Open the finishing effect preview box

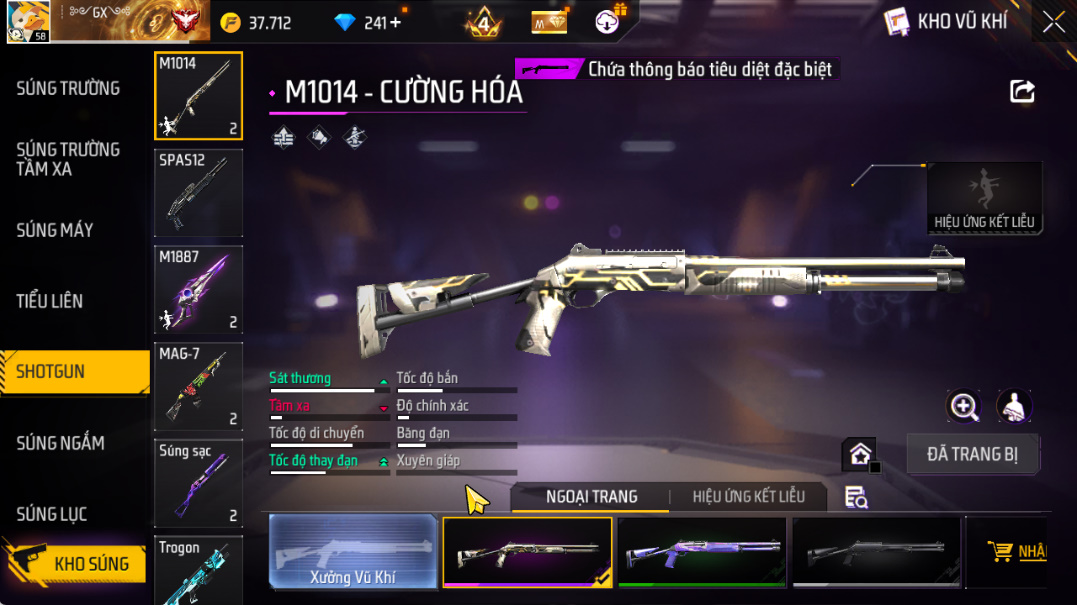[984, 198]
